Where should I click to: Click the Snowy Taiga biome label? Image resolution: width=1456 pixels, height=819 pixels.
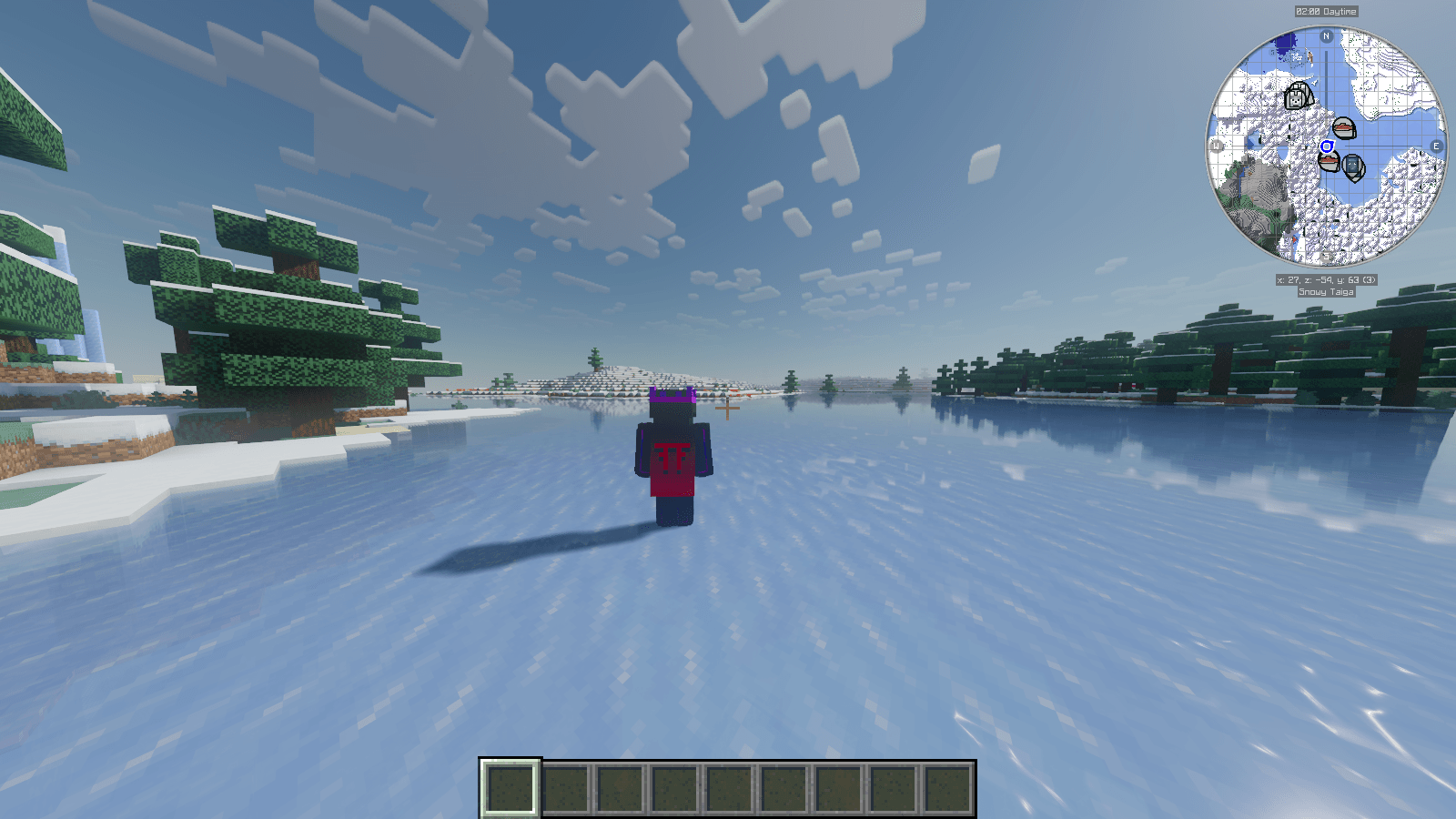1327,292
